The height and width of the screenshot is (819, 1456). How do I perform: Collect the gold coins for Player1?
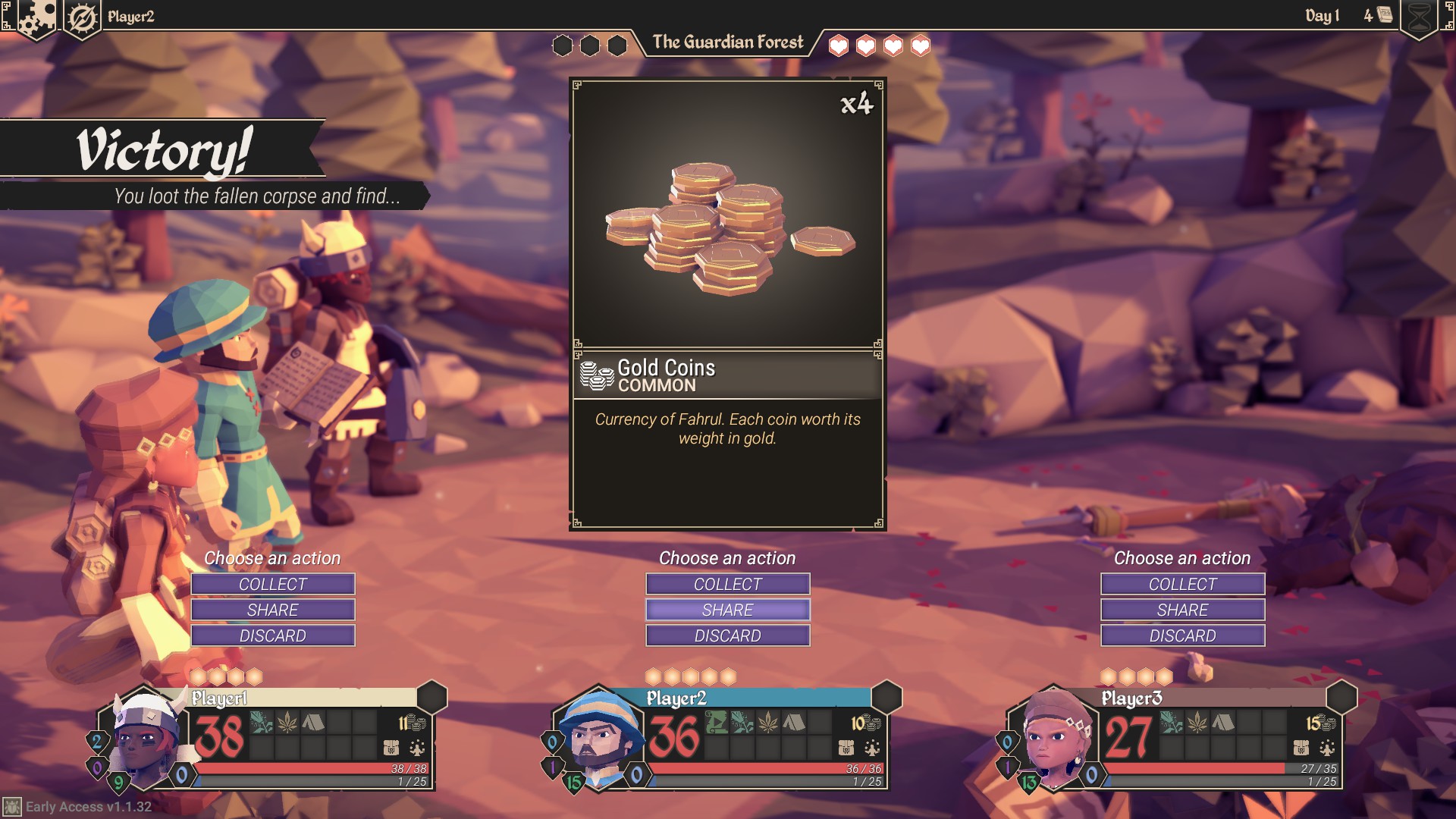click(x=272, y=584)
